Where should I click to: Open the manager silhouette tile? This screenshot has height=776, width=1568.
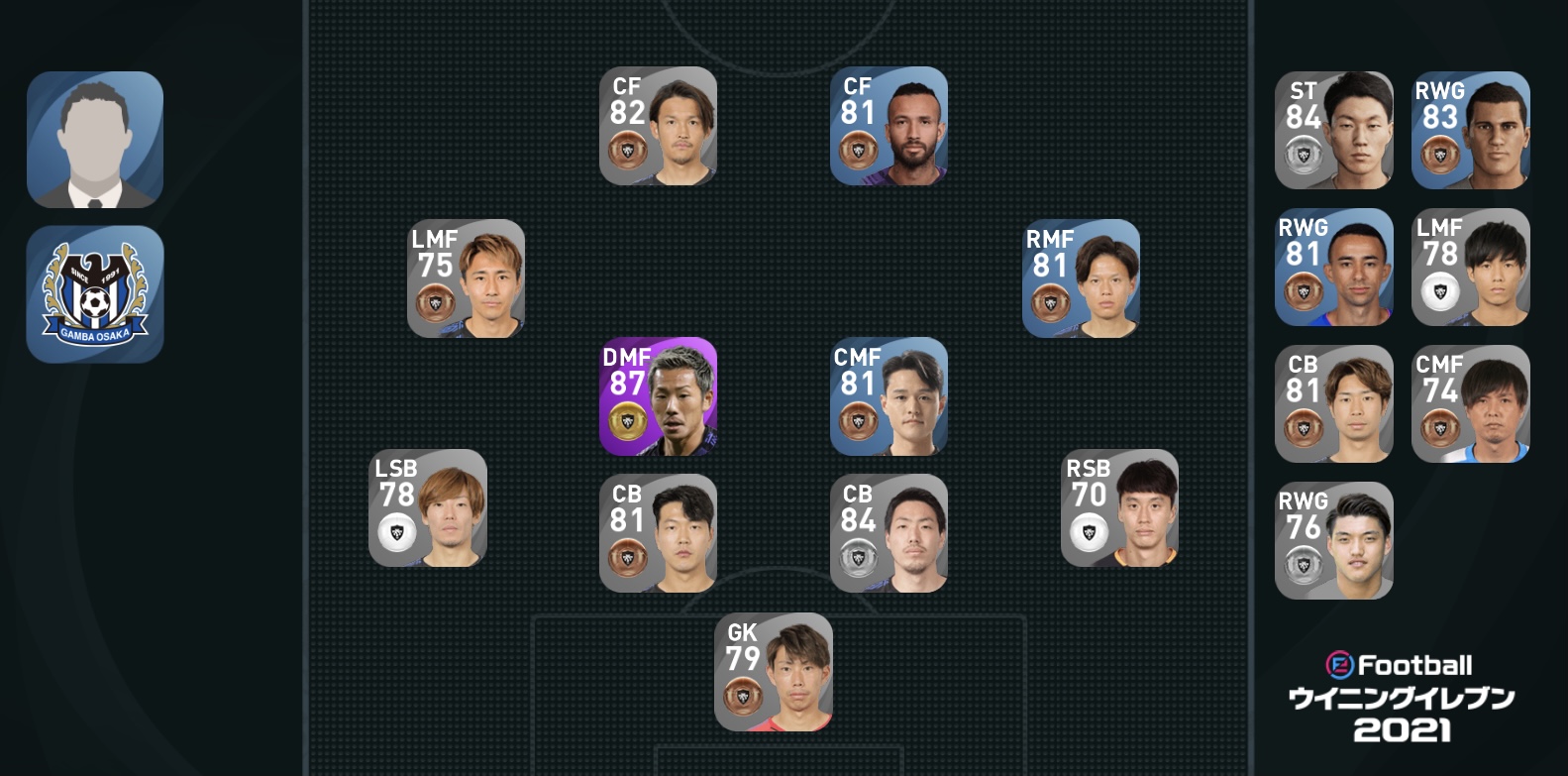tap(95, 140)
